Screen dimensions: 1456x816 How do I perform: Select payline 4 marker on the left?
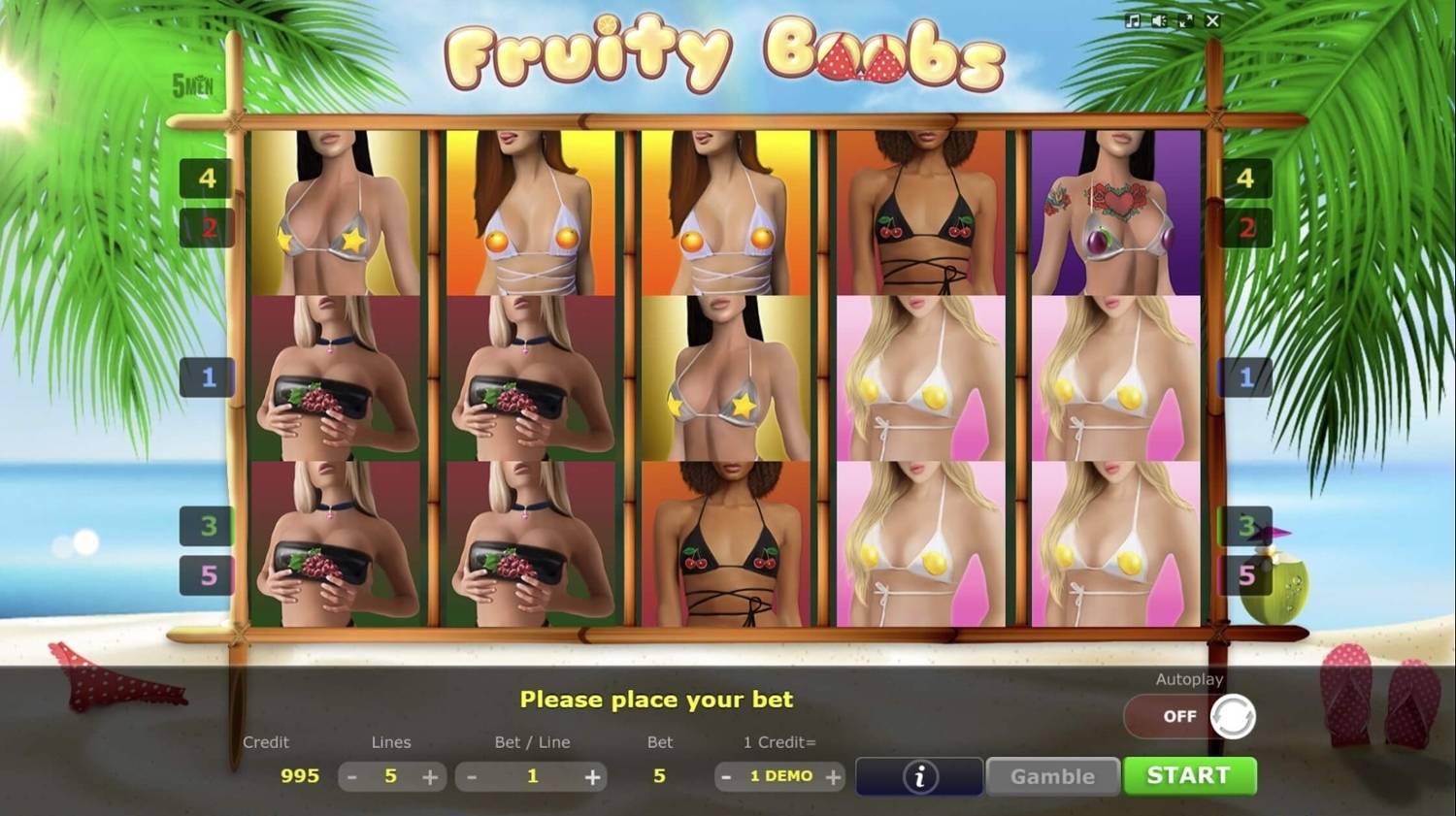point(207,179)
